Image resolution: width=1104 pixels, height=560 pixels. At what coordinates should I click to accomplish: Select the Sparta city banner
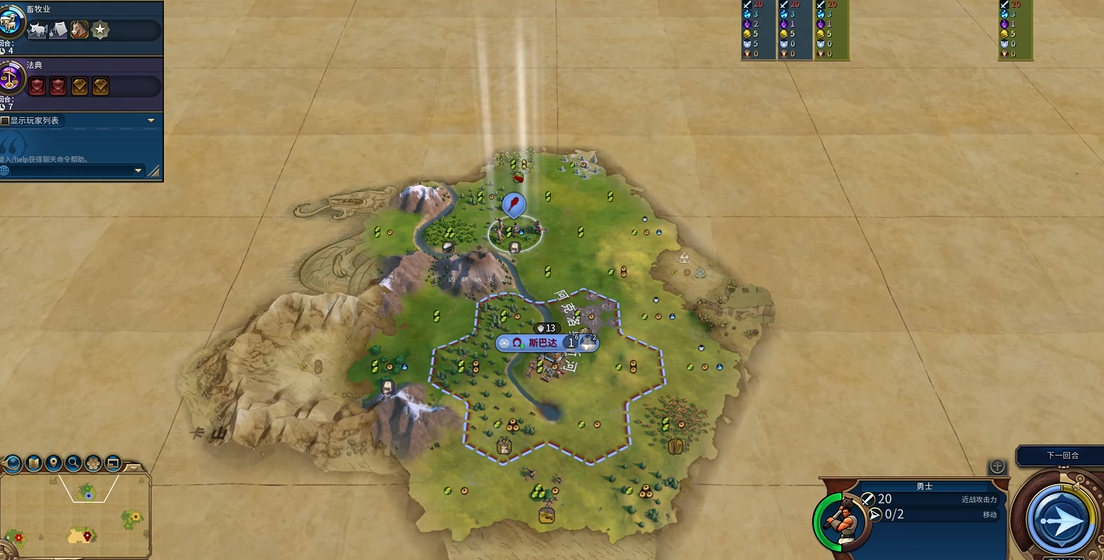[547, 342]
